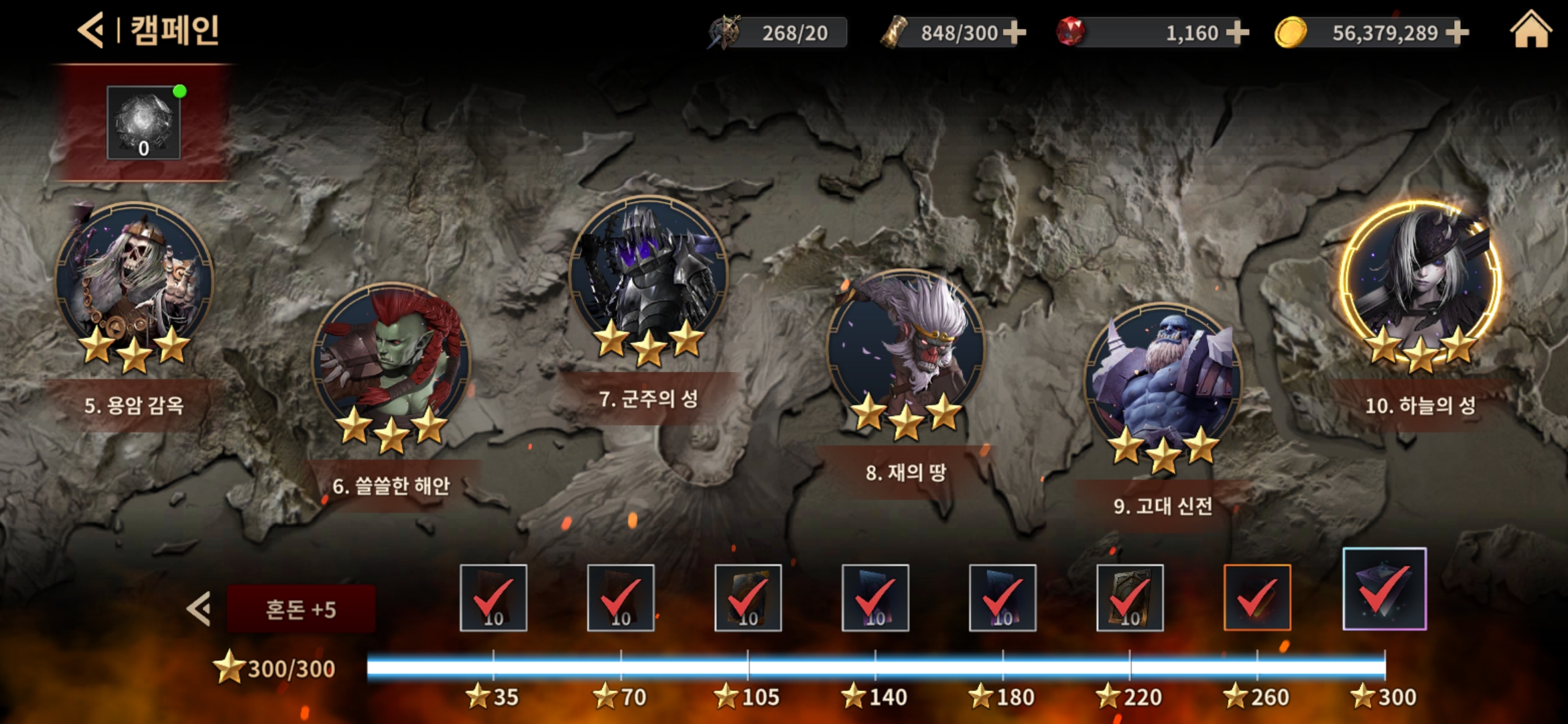
Task: Select stage 10. 하늘의 성
Action: coord(1421,282)
